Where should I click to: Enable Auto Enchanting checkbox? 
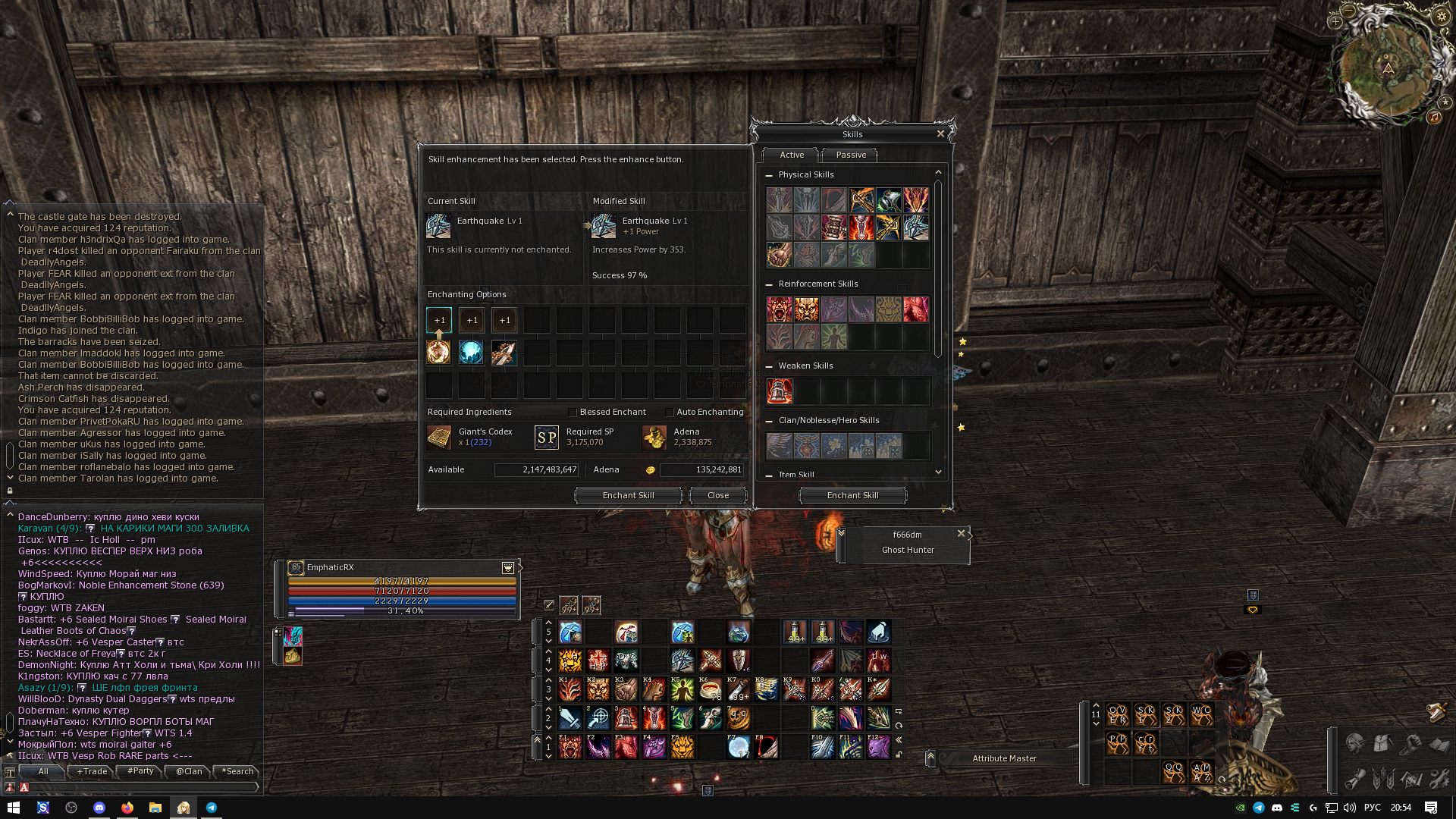[x=670, y=413]
